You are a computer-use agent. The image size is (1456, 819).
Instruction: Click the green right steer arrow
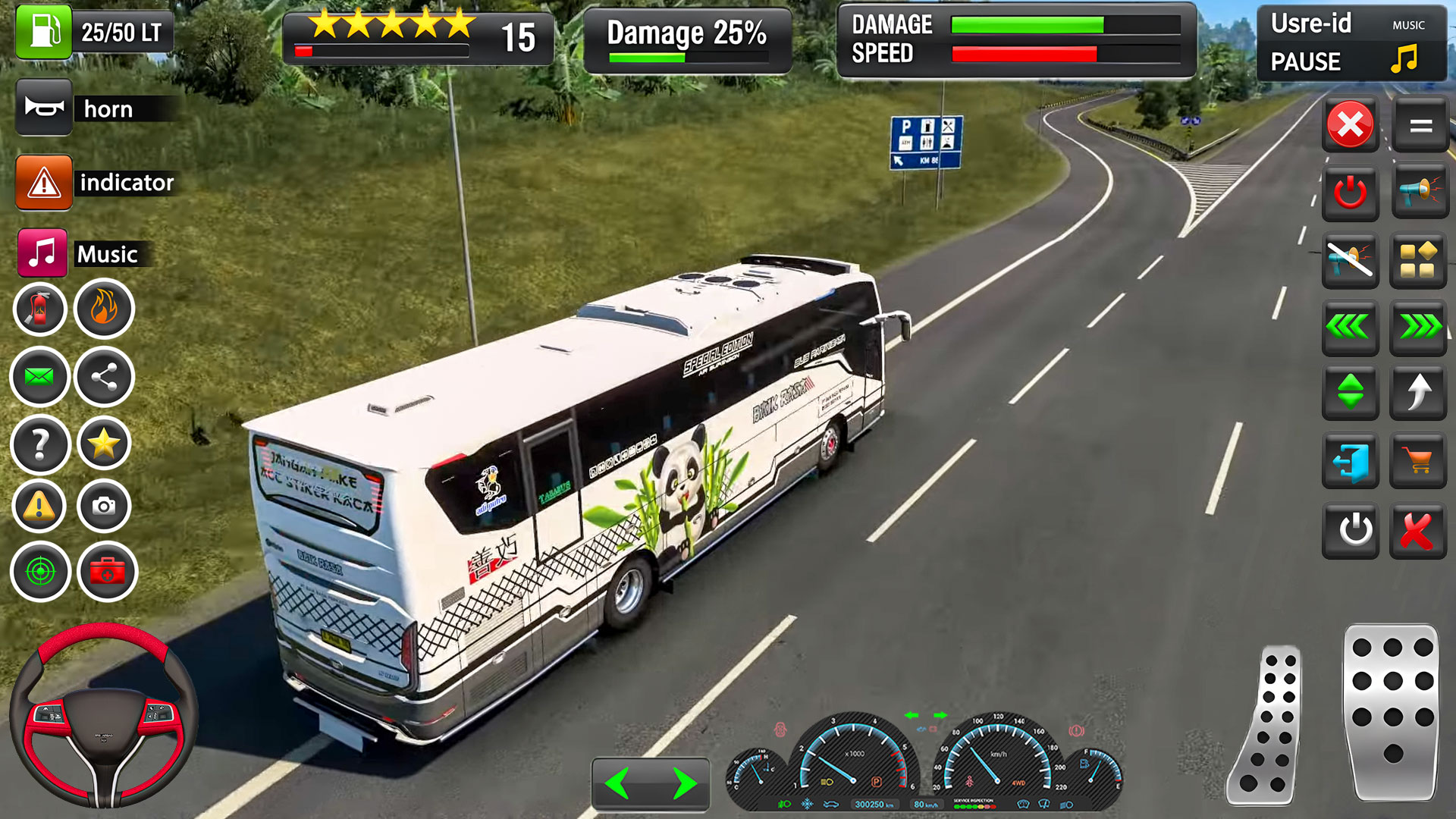[x=684, y=784]
